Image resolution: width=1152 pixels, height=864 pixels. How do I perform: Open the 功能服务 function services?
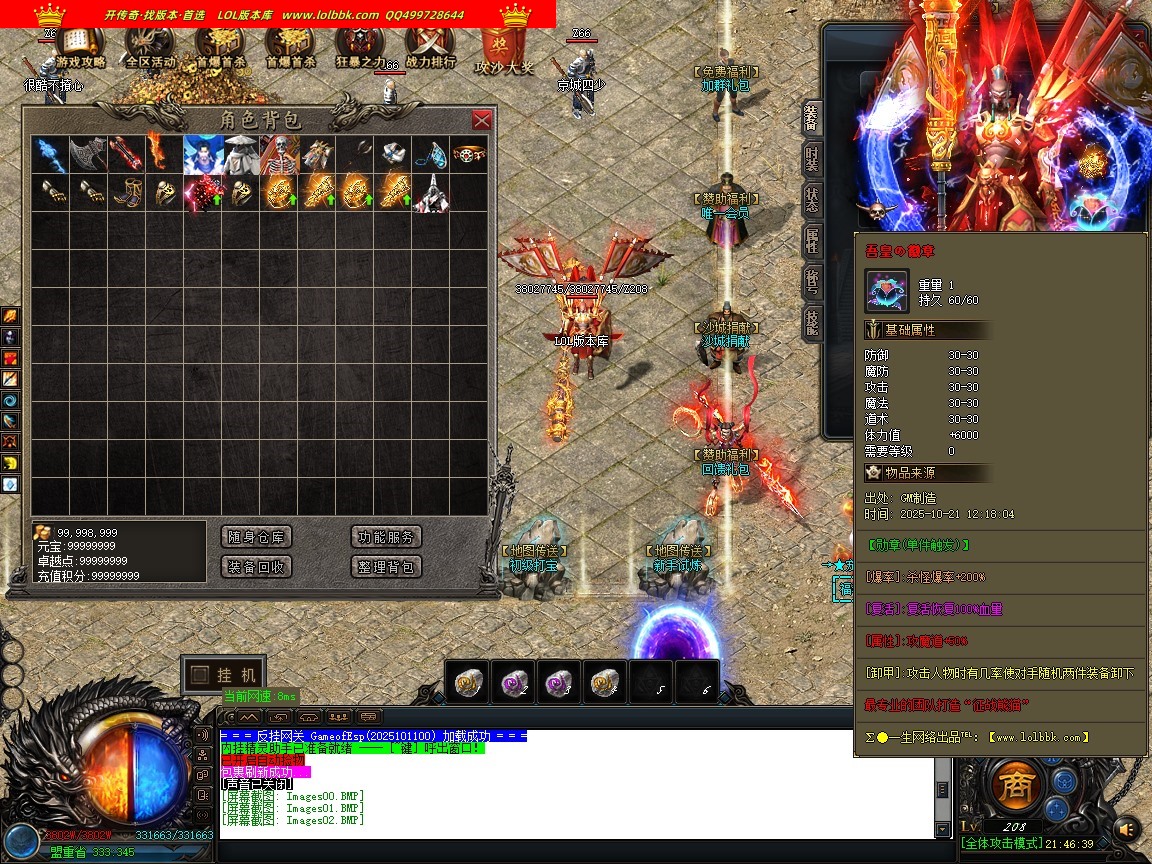(386, 537)
